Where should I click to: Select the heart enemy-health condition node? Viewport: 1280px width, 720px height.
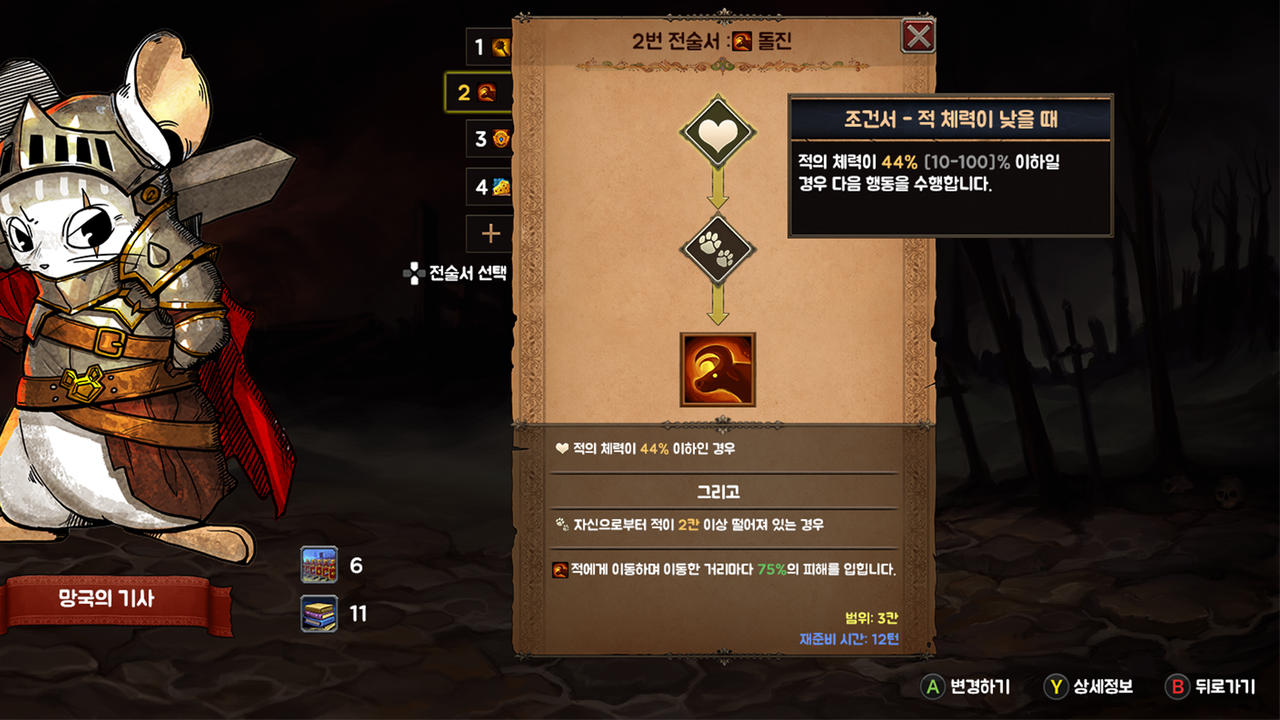click(x=717, y=132)
